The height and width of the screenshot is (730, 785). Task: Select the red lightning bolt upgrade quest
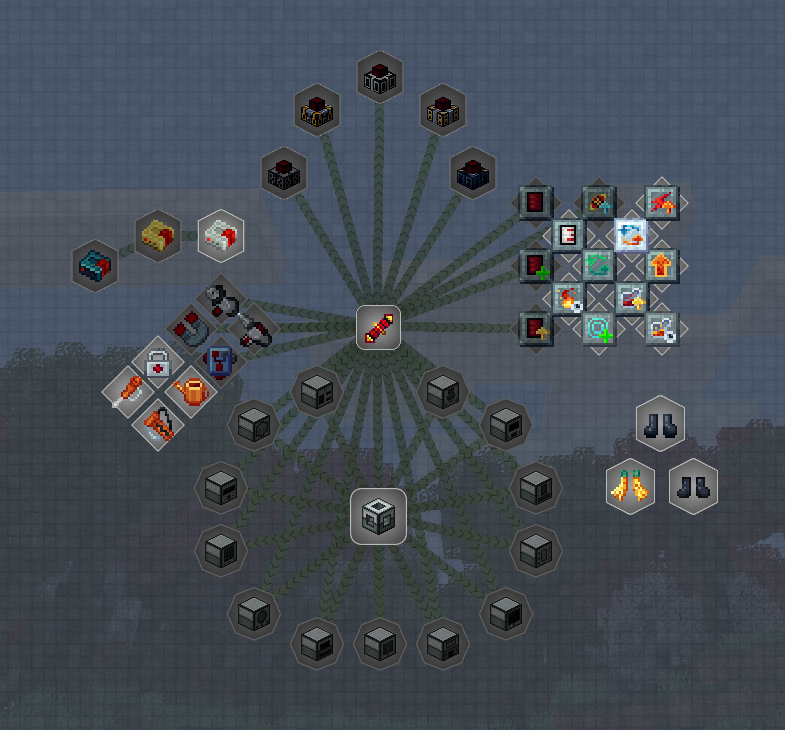[x=661, y=203]
